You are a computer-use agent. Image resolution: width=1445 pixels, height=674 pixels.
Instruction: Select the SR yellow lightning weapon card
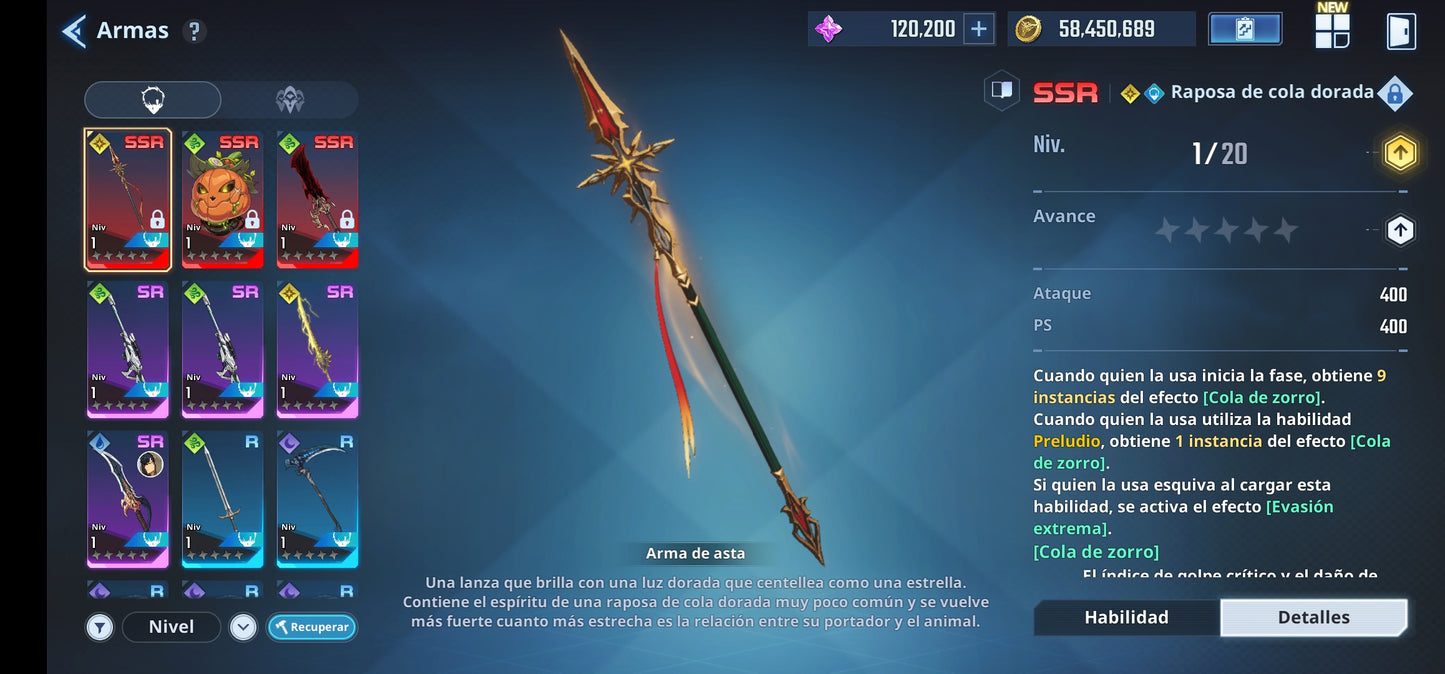[x=317, y=349]
